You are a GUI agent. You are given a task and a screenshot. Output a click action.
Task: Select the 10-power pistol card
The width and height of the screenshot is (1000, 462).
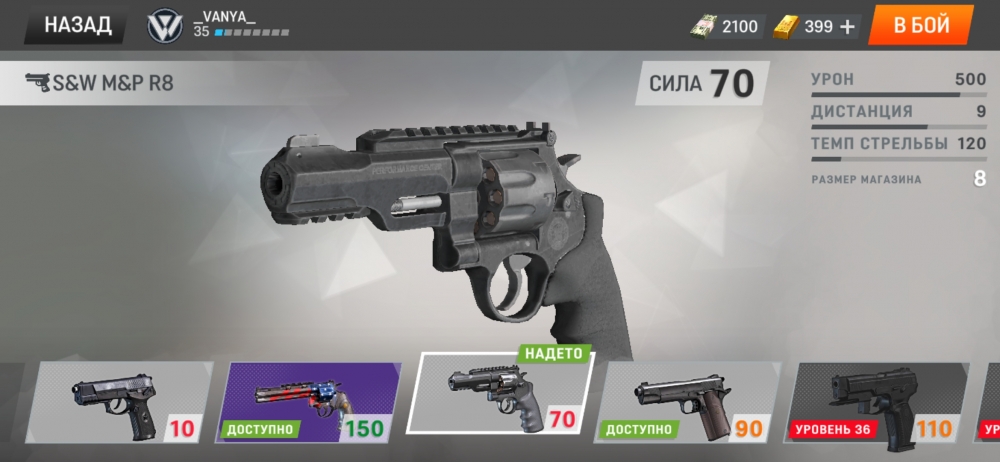pos(115,402)
